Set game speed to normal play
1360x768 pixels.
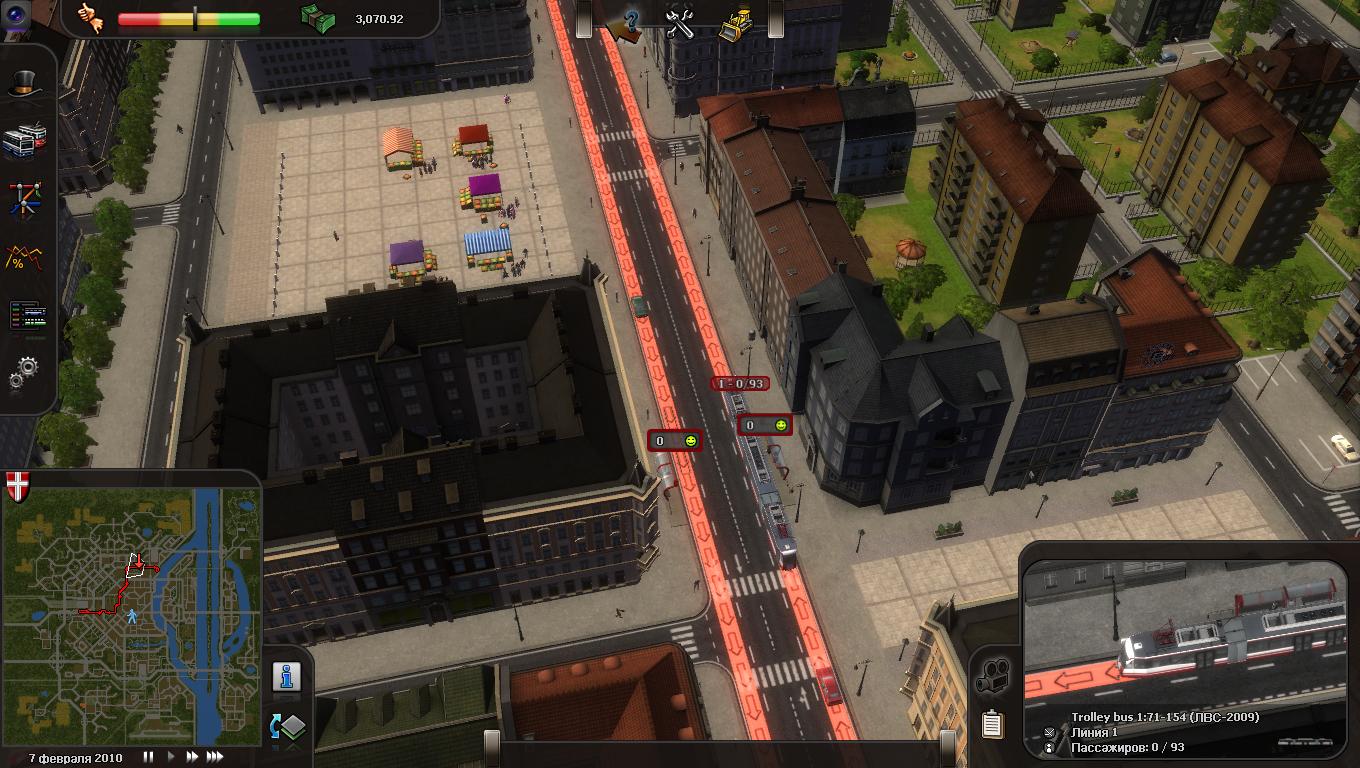point(170,757)
